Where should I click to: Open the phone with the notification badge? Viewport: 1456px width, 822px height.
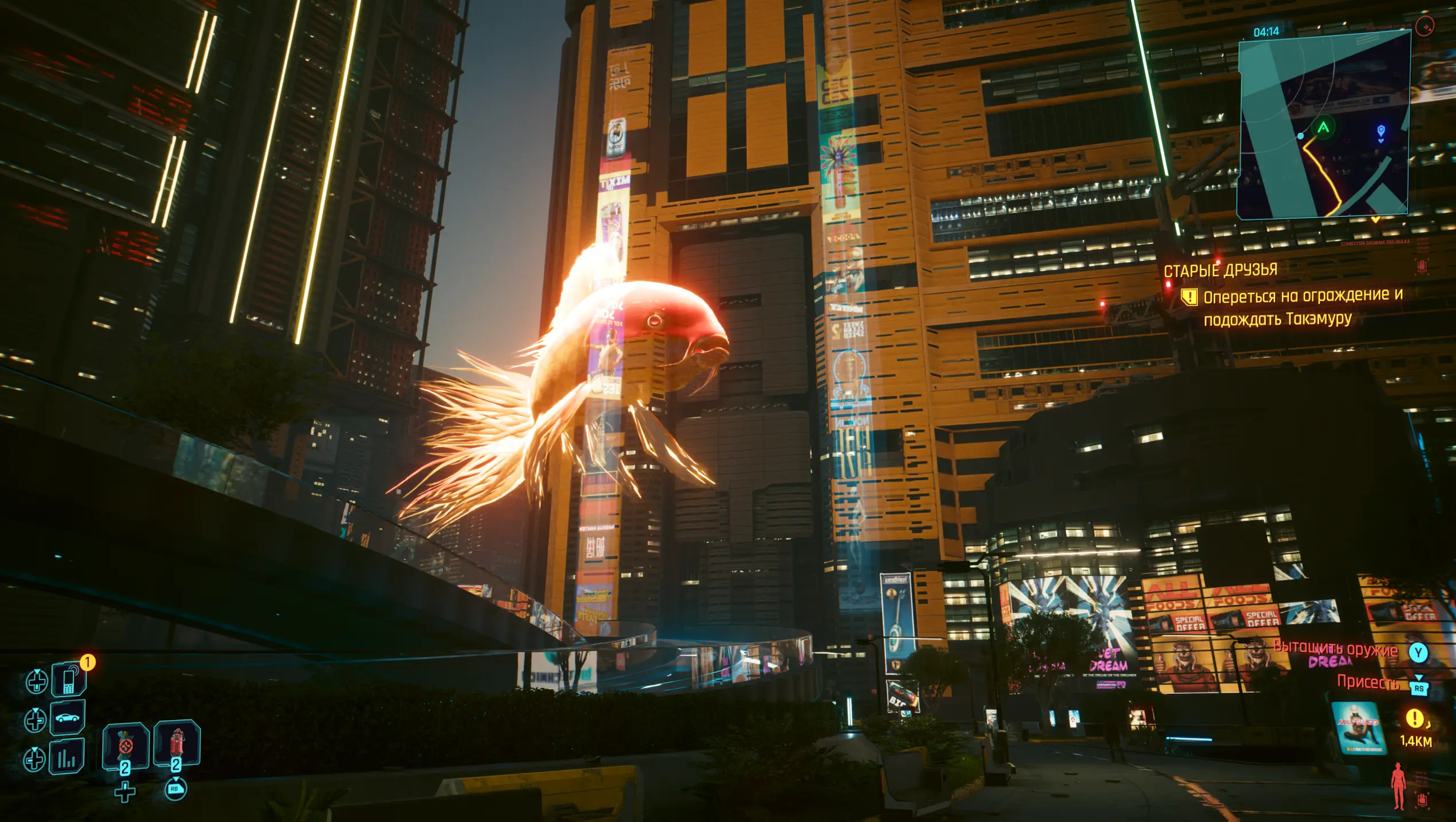(69, 679)
